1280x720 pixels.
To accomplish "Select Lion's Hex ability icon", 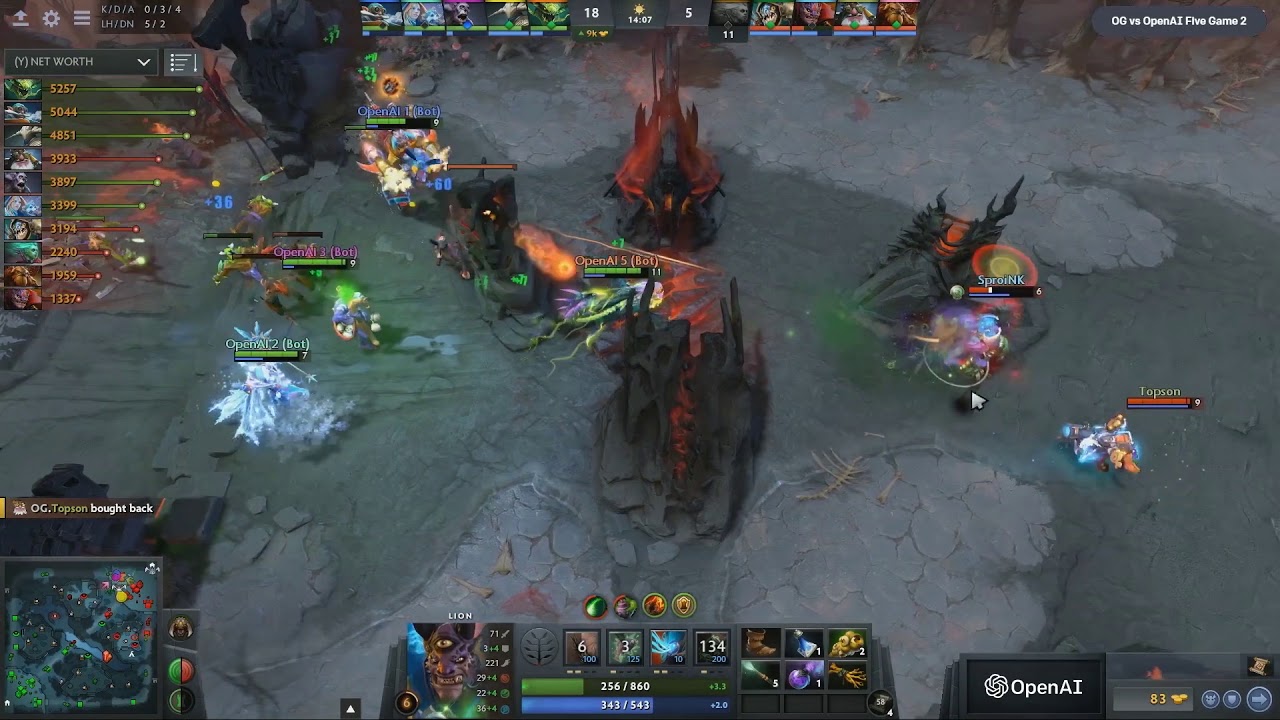I will (x=624, y=647).
